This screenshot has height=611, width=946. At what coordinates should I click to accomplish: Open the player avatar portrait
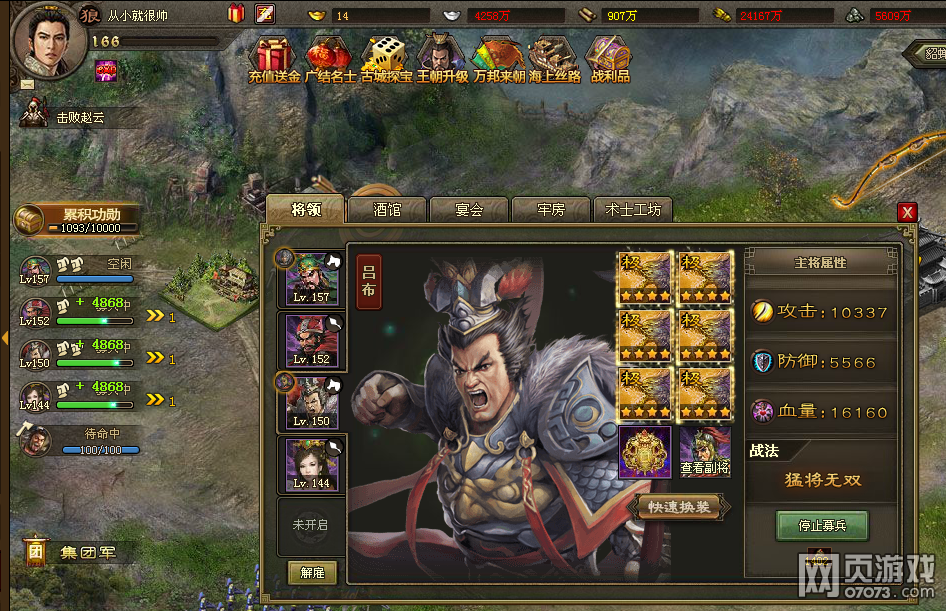[x=48, y=41]
